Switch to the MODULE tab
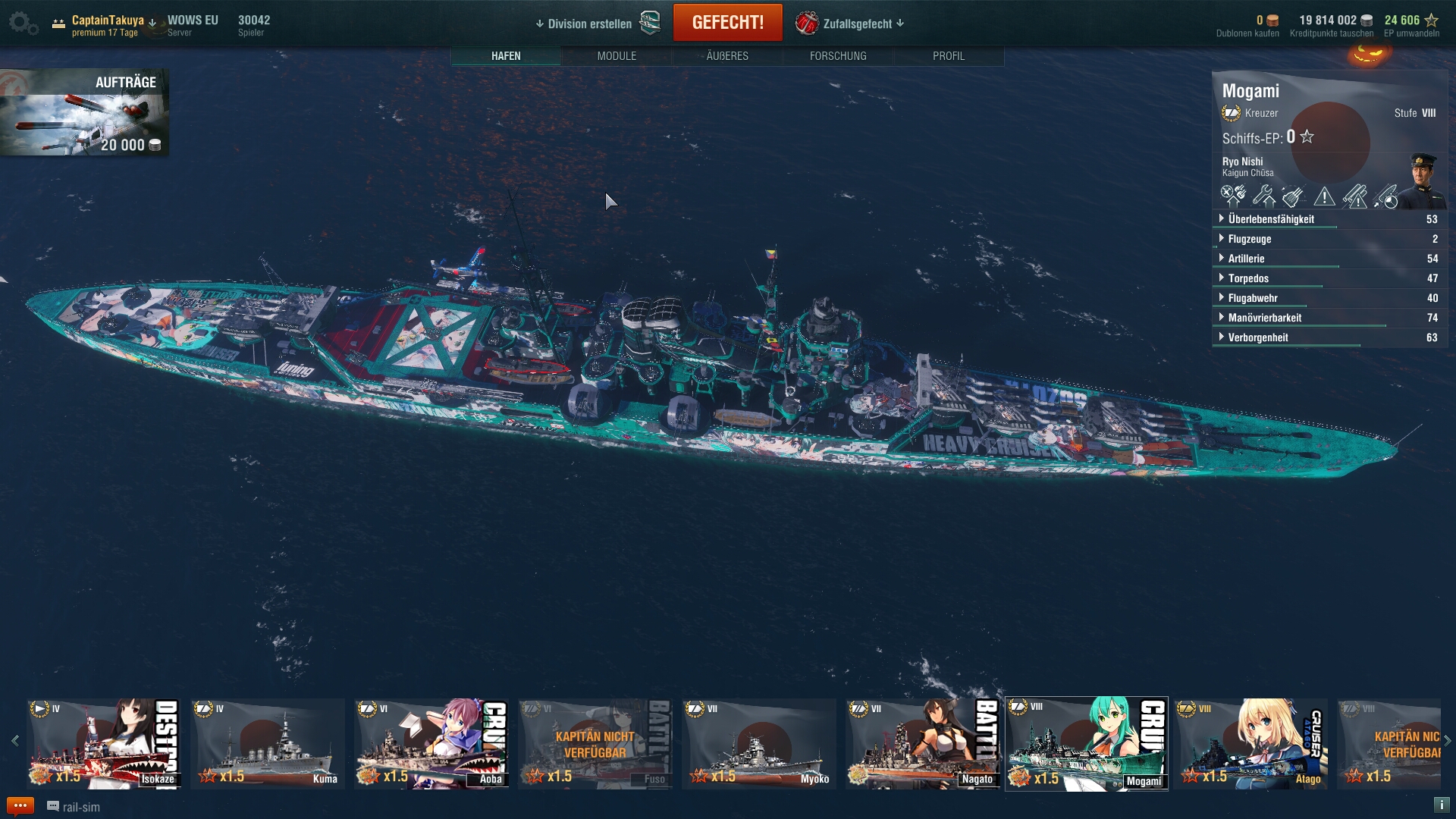This screenshot has width=1456, height=819. click(x=617, y=56)
